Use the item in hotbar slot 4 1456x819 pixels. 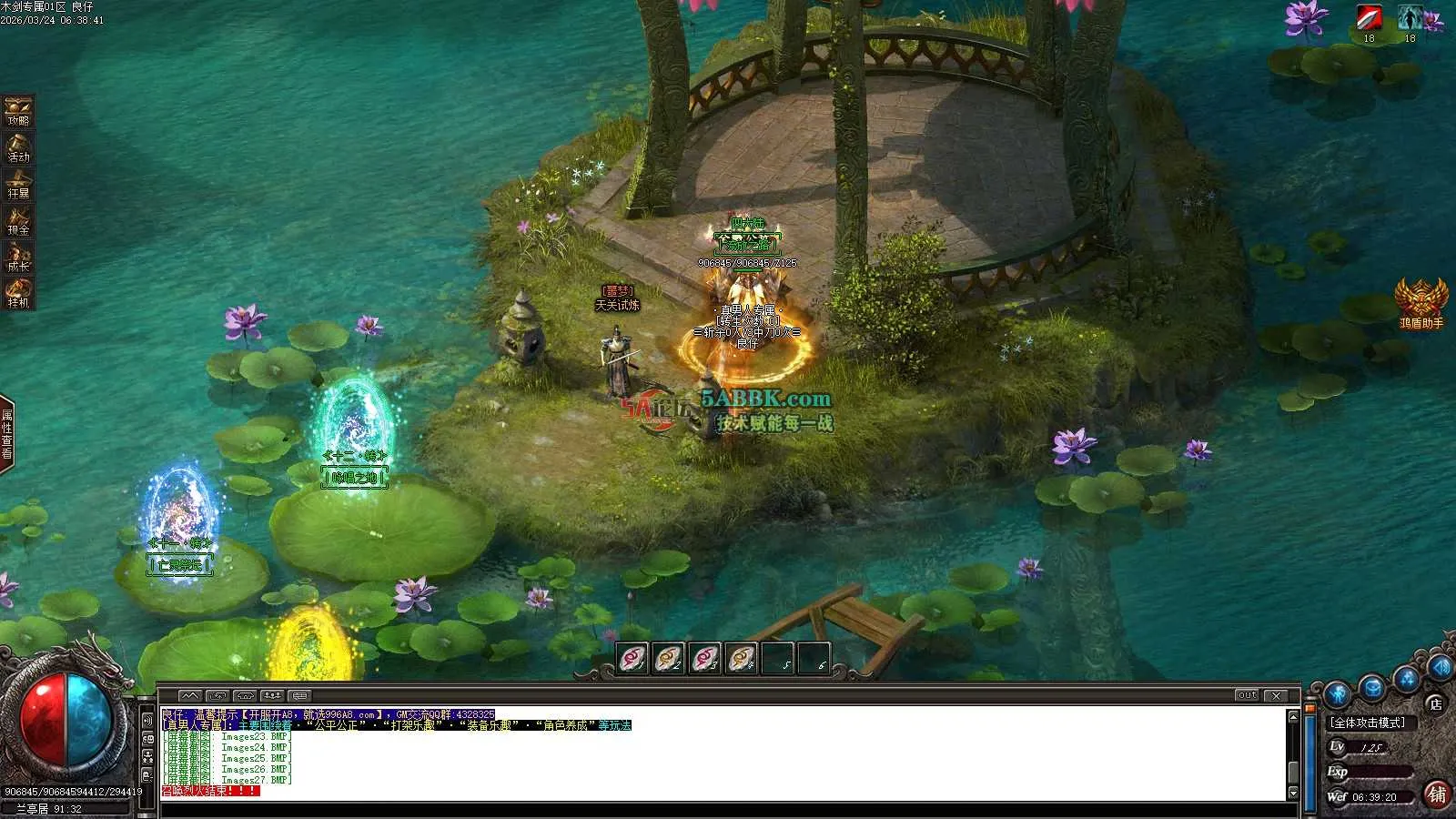click(x=742, y=657)
